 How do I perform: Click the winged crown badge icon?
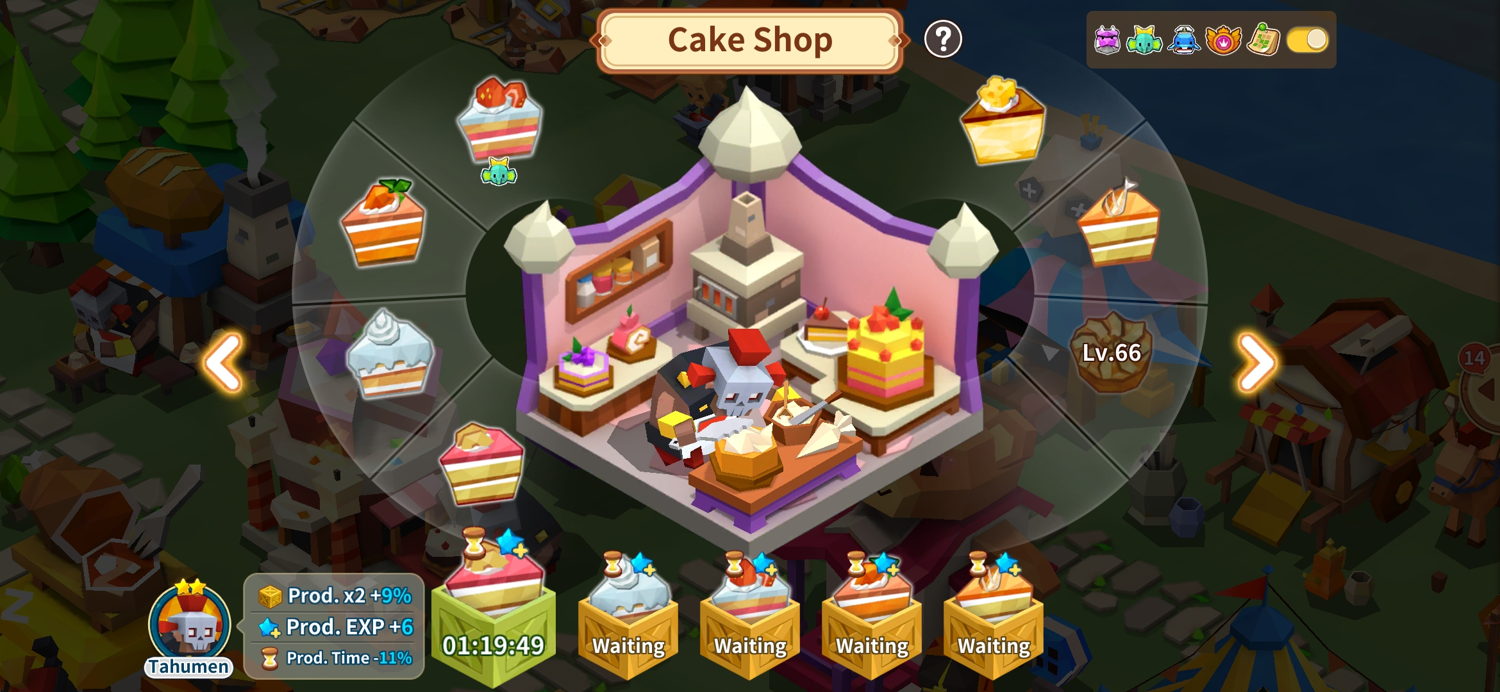click(1223, 40)
